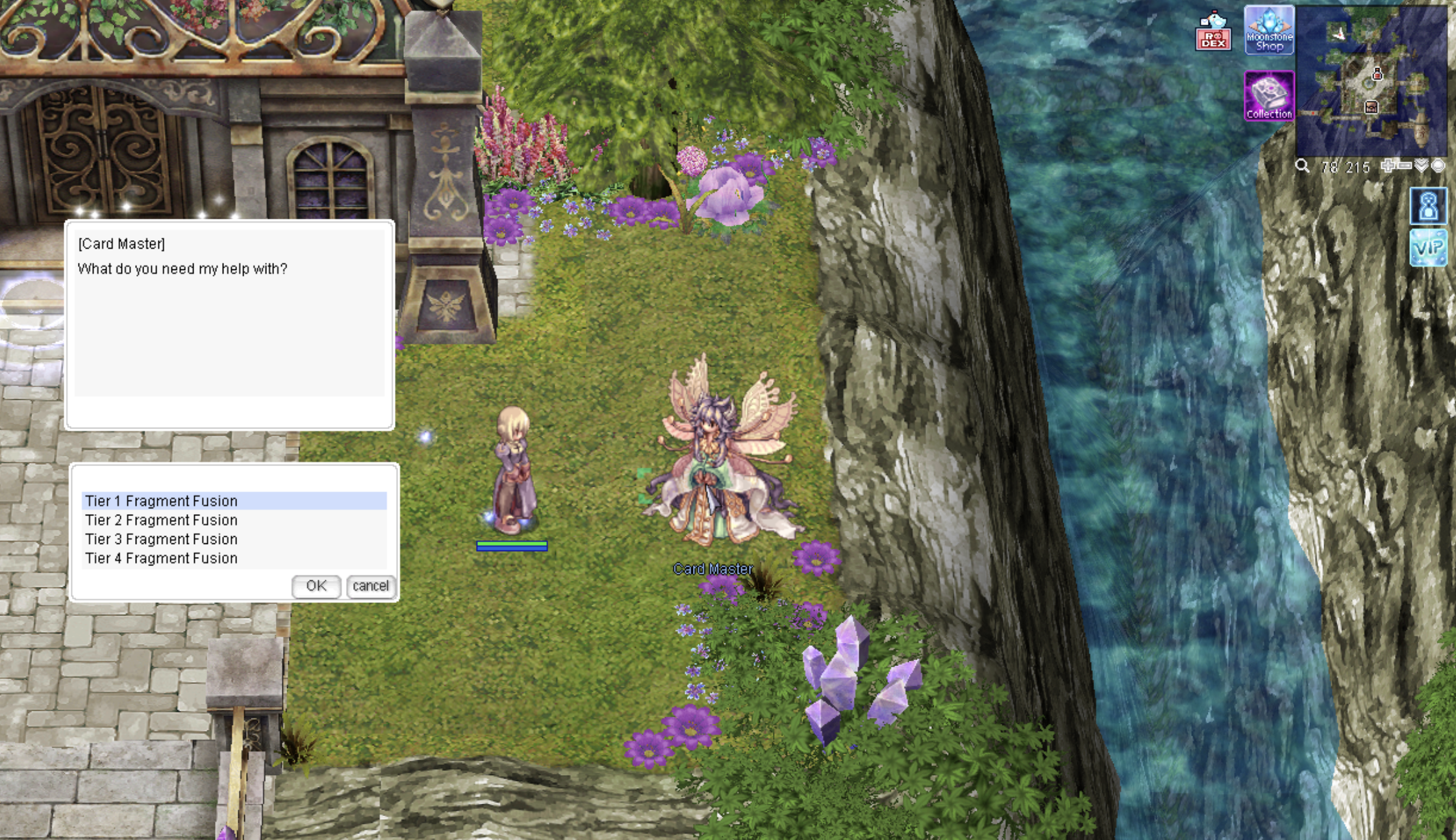Click the treasure chest marker on minimap
This screenshot has width=1456, height=840.
(x=1371, y=107)
